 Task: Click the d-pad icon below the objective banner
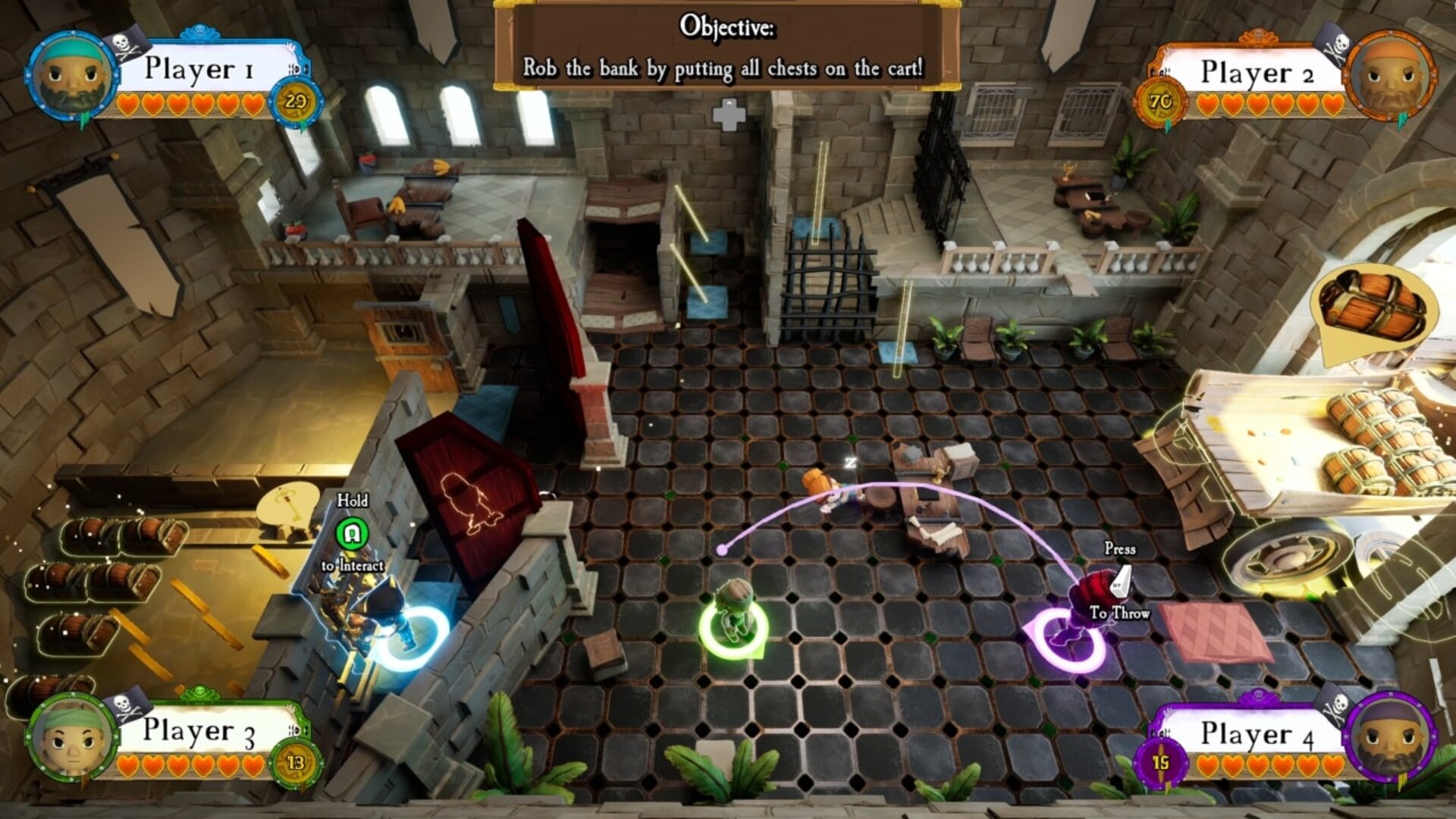tap(730, 115)
